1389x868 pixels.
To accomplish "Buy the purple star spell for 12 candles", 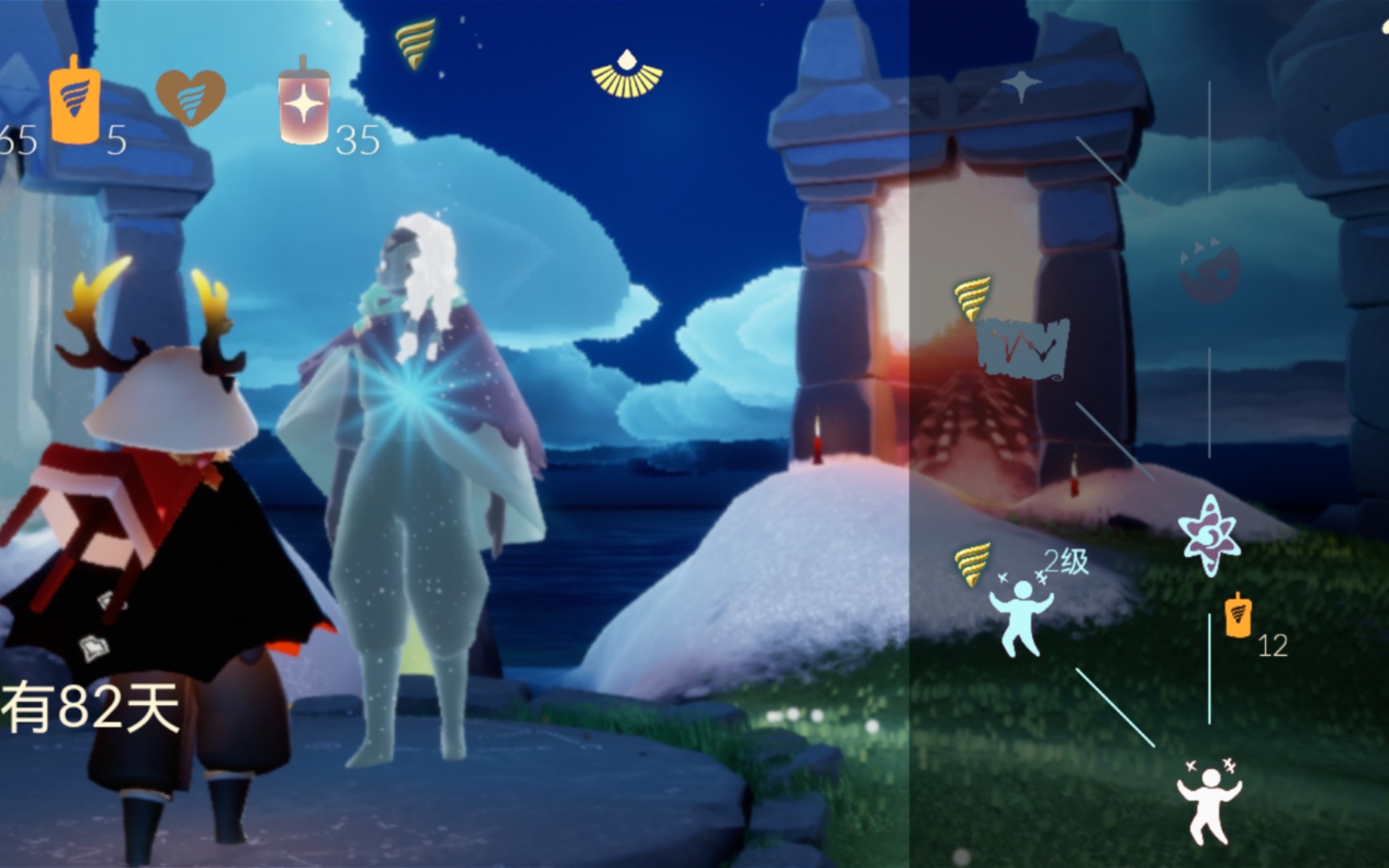I will (x=1209, y=534).
